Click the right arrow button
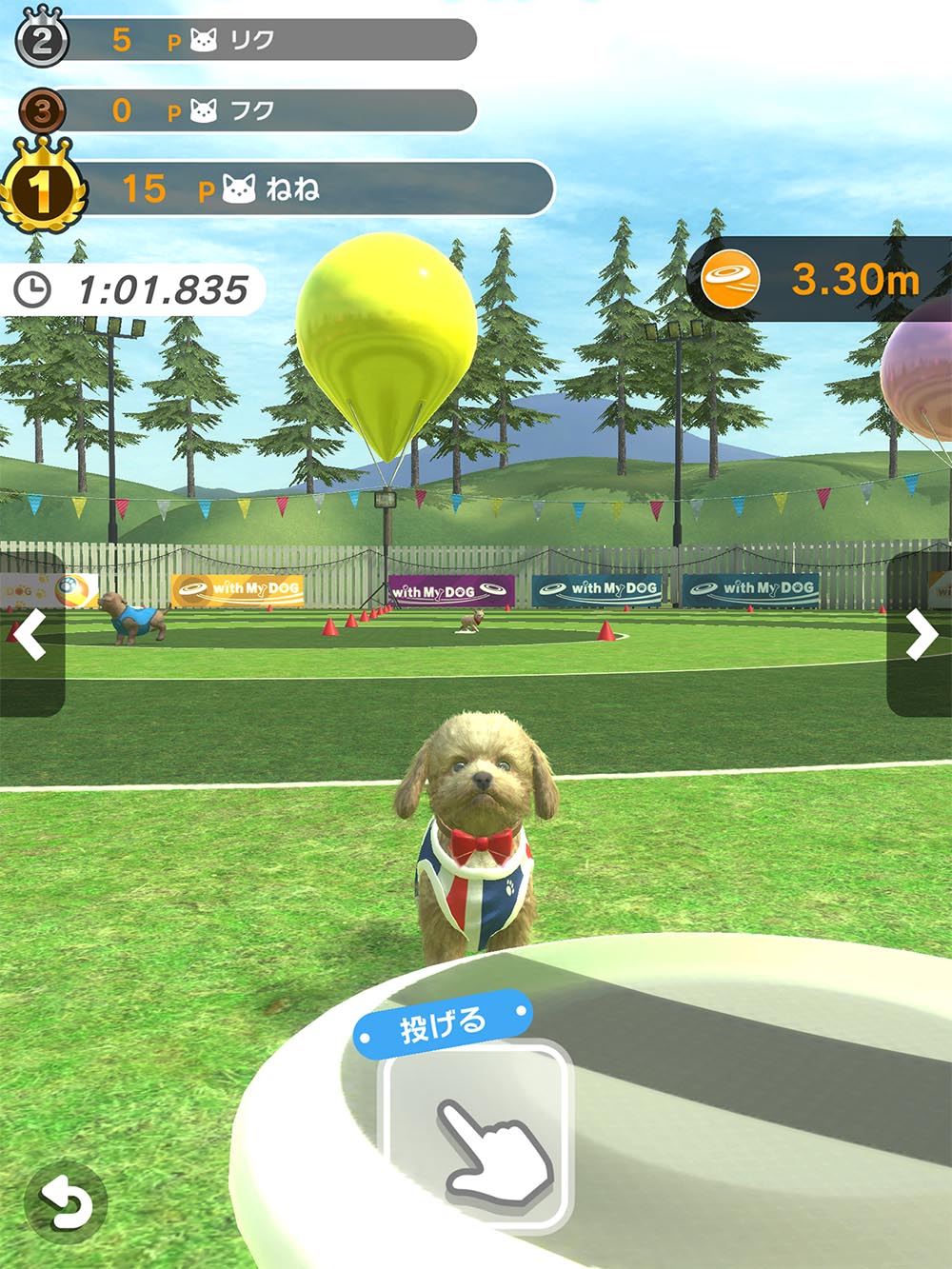This screenshot has width=952, height=1269. click(x=921, y=634)
